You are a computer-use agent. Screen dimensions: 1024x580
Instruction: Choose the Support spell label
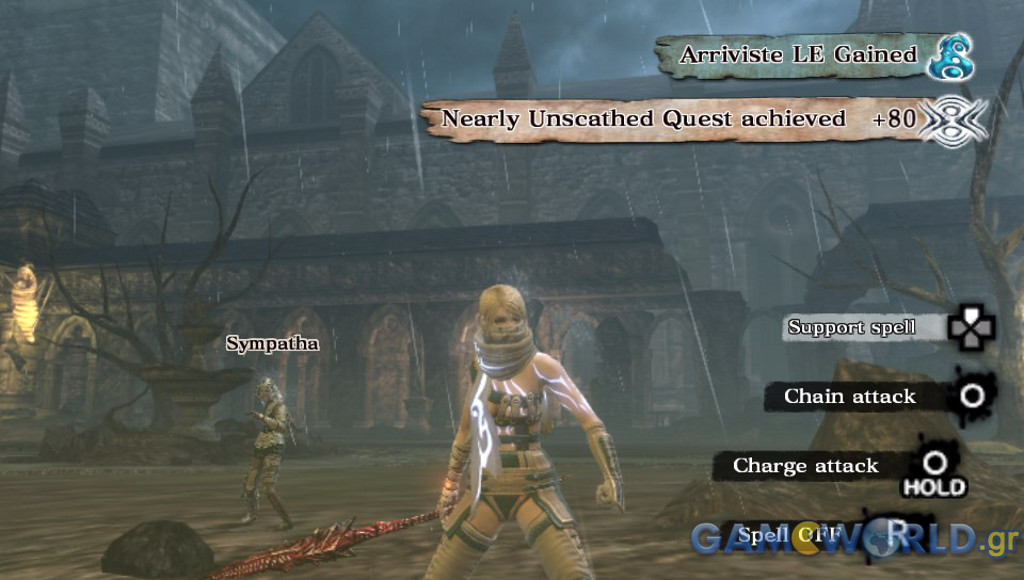pos(851,328)
